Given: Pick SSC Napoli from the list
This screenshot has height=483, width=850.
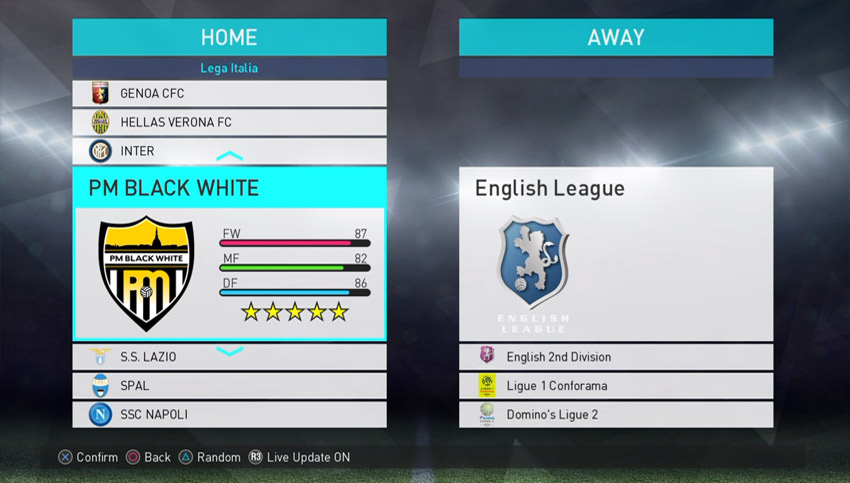Looking at the screenshot, I should click(x=229, y=414).
